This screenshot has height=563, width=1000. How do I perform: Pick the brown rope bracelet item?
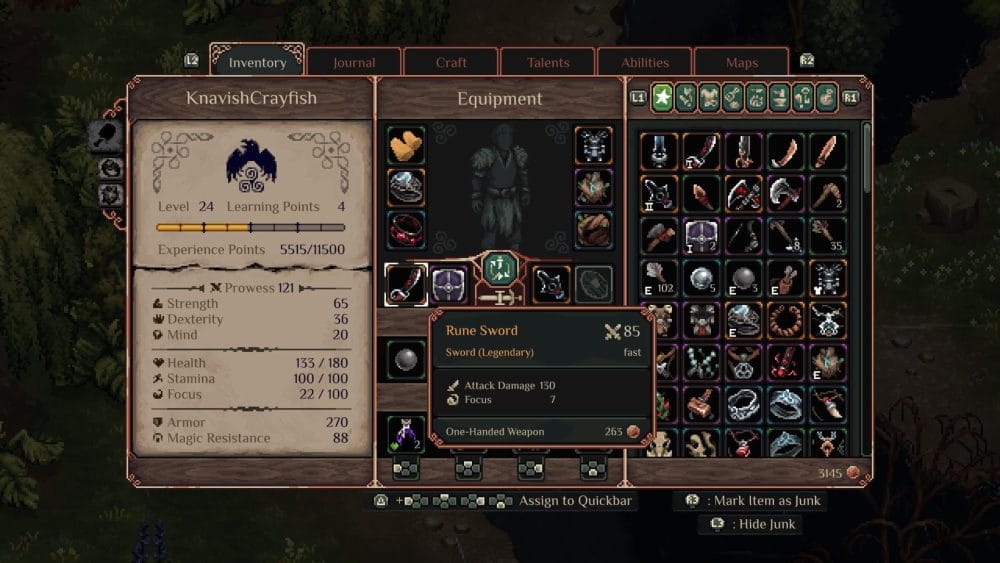pos(786,320)
